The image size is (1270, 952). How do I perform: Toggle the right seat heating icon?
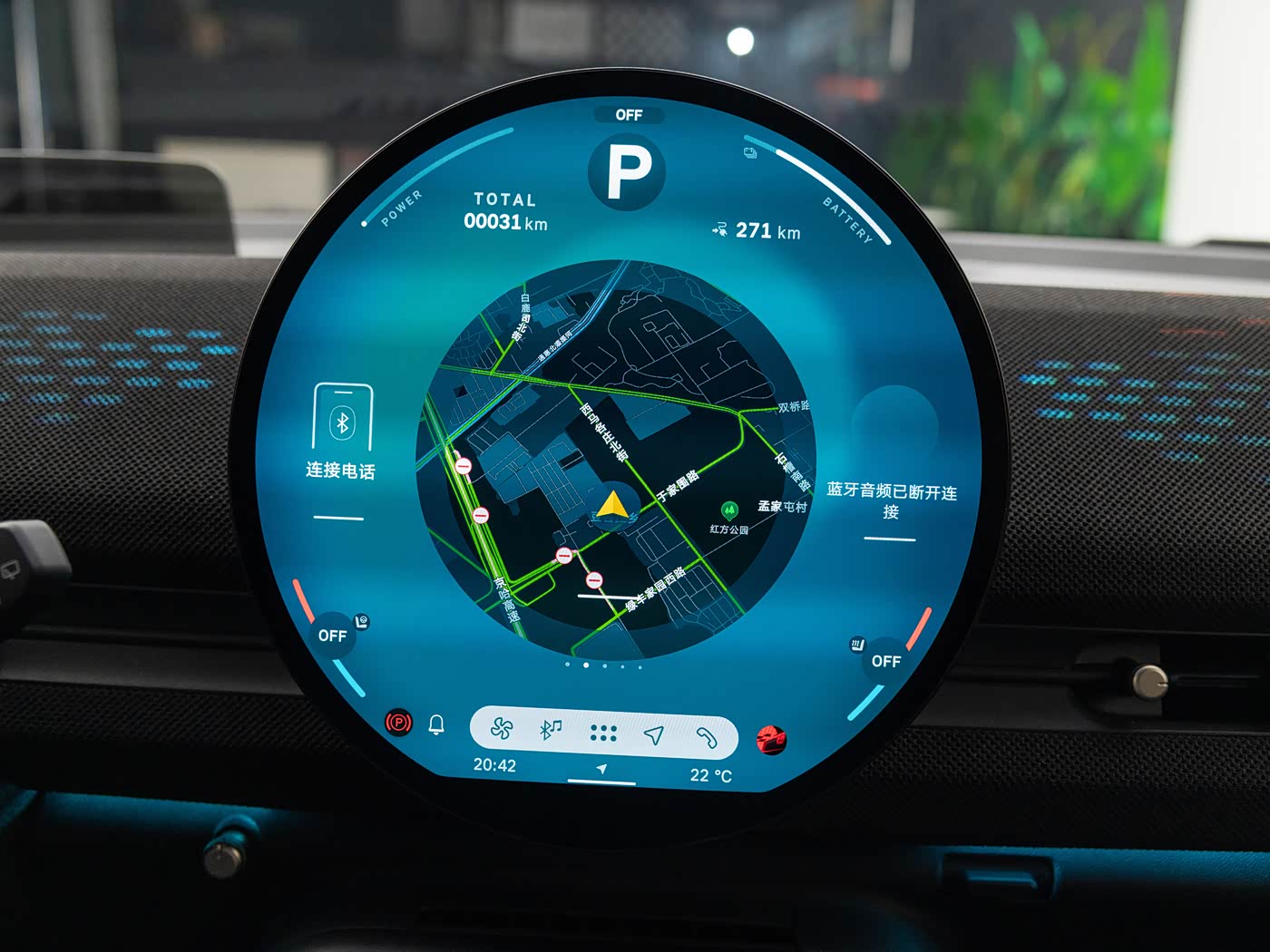point(857,645)
